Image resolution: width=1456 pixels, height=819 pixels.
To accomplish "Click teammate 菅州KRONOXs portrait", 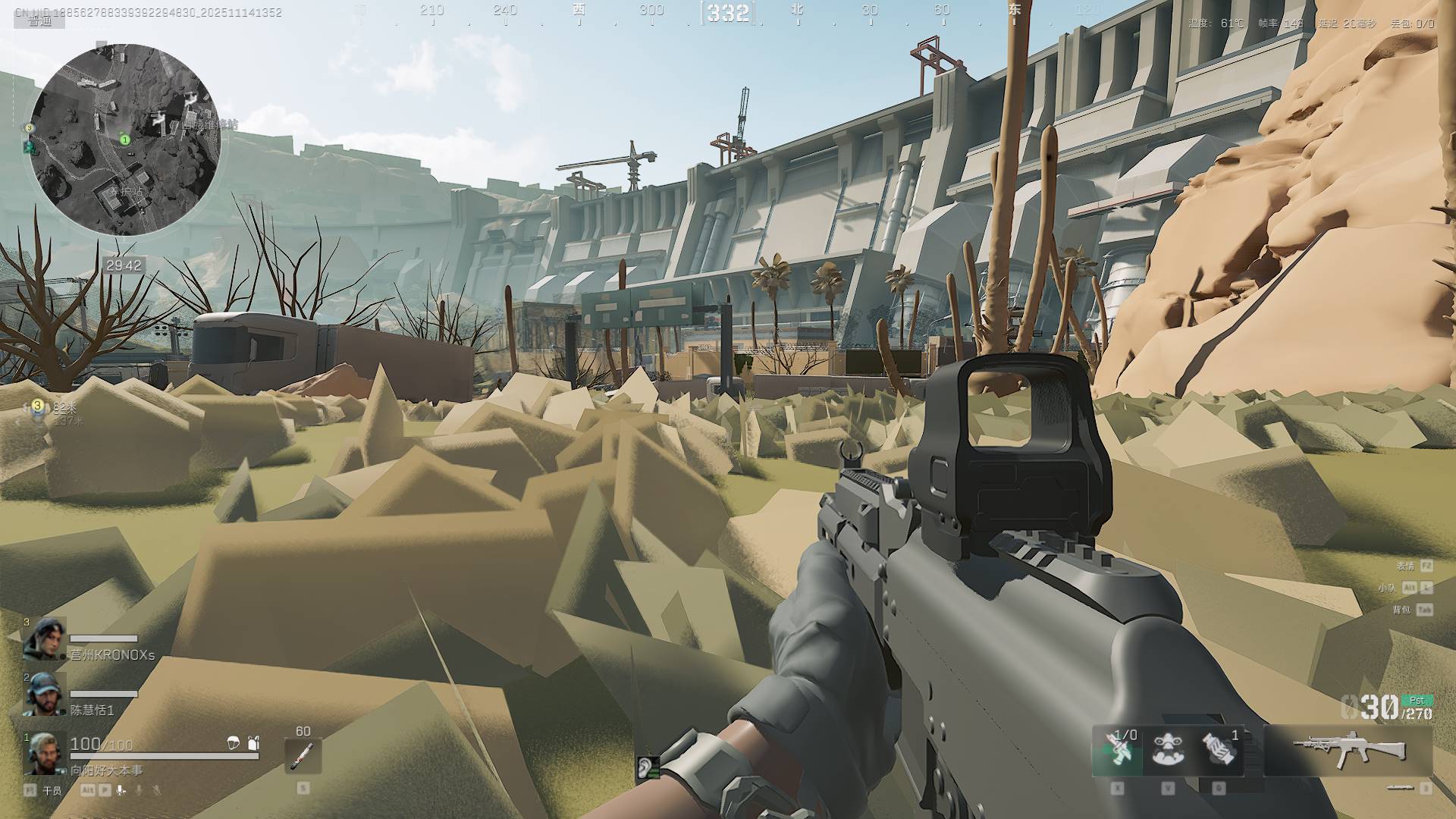I will [45, 639].
